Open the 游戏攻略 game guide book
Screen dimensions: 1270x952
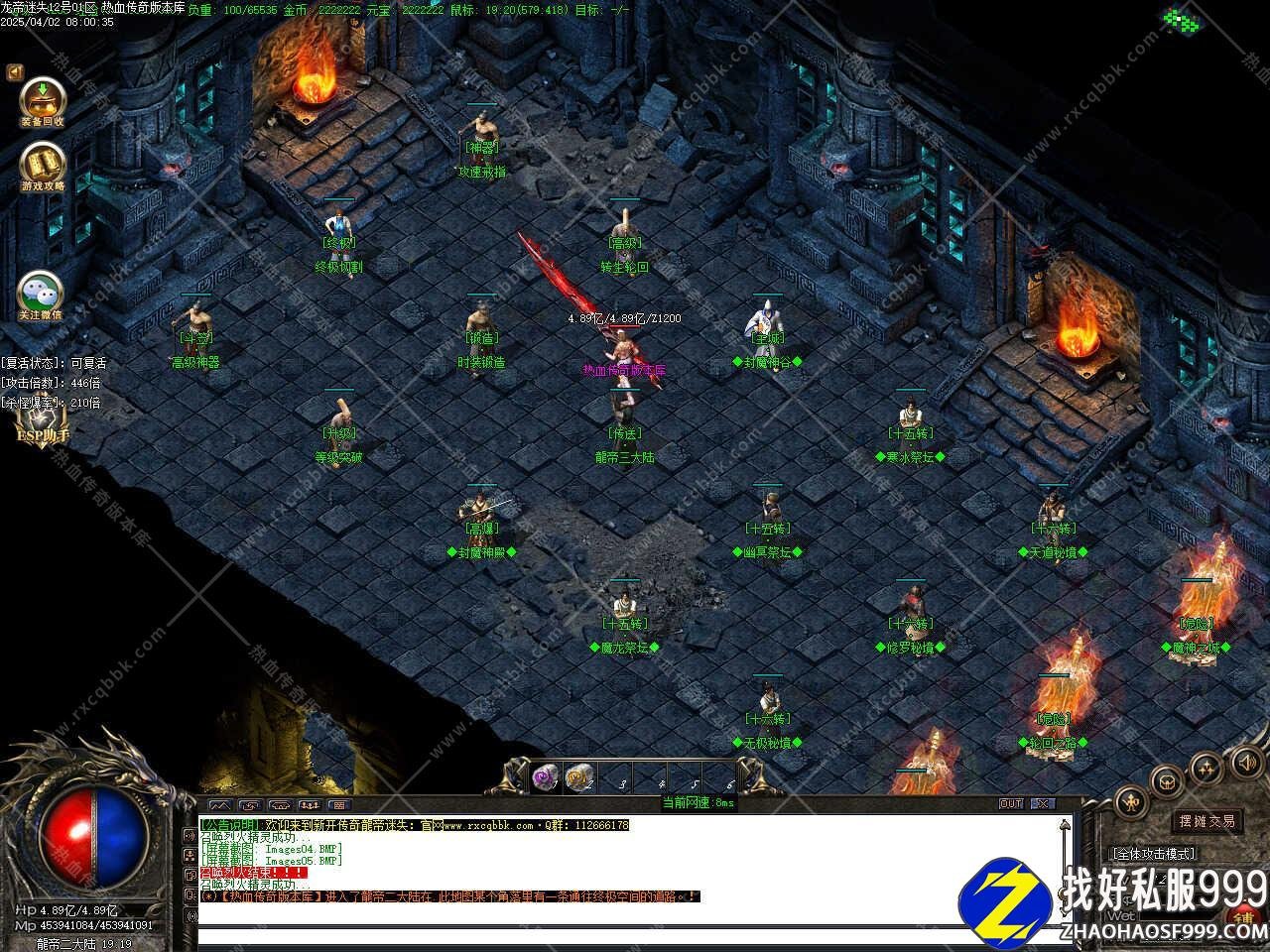click(x=43, y=165)
